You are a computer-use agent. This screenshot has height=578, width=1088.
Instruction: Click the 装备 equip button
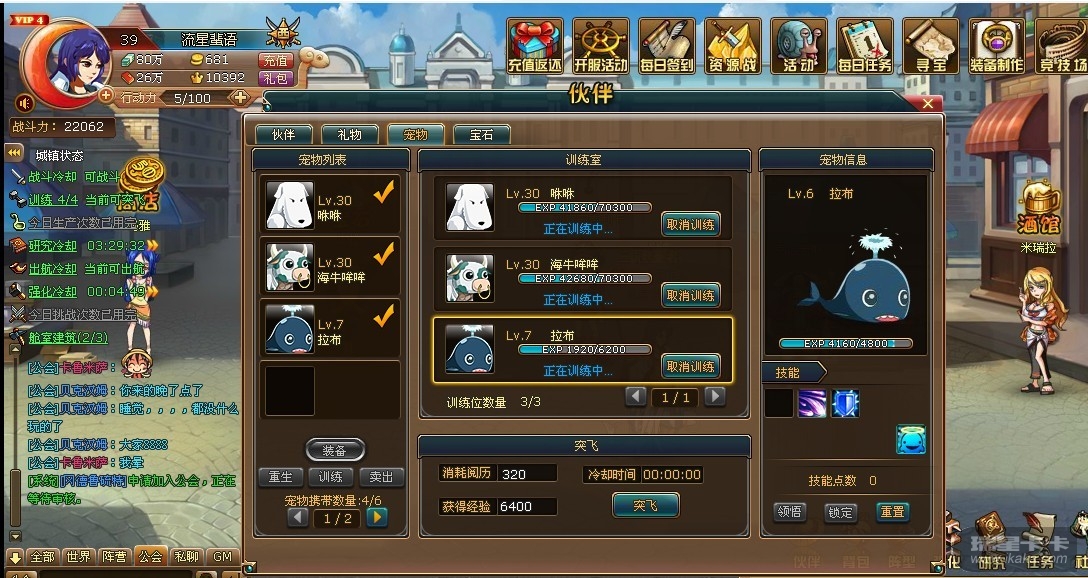[335, 450]
